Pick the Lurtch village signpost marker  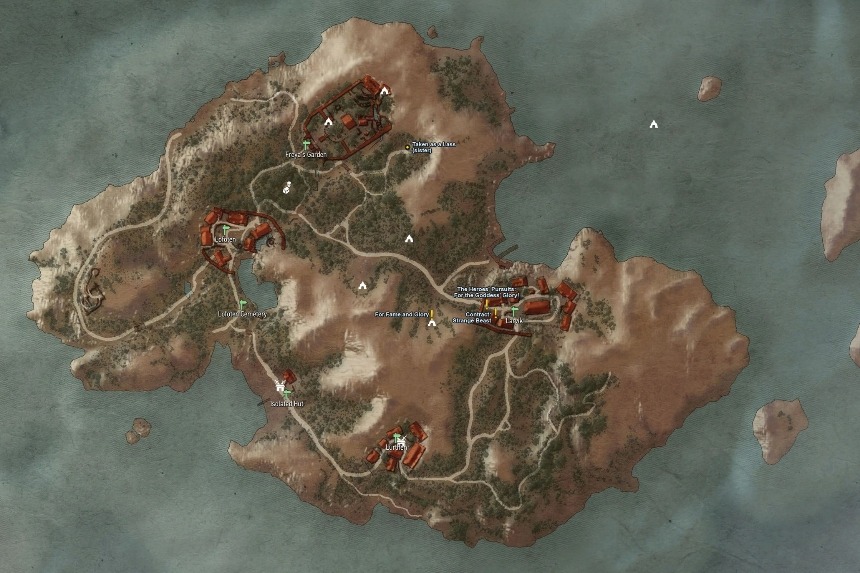tap(398, 438)
